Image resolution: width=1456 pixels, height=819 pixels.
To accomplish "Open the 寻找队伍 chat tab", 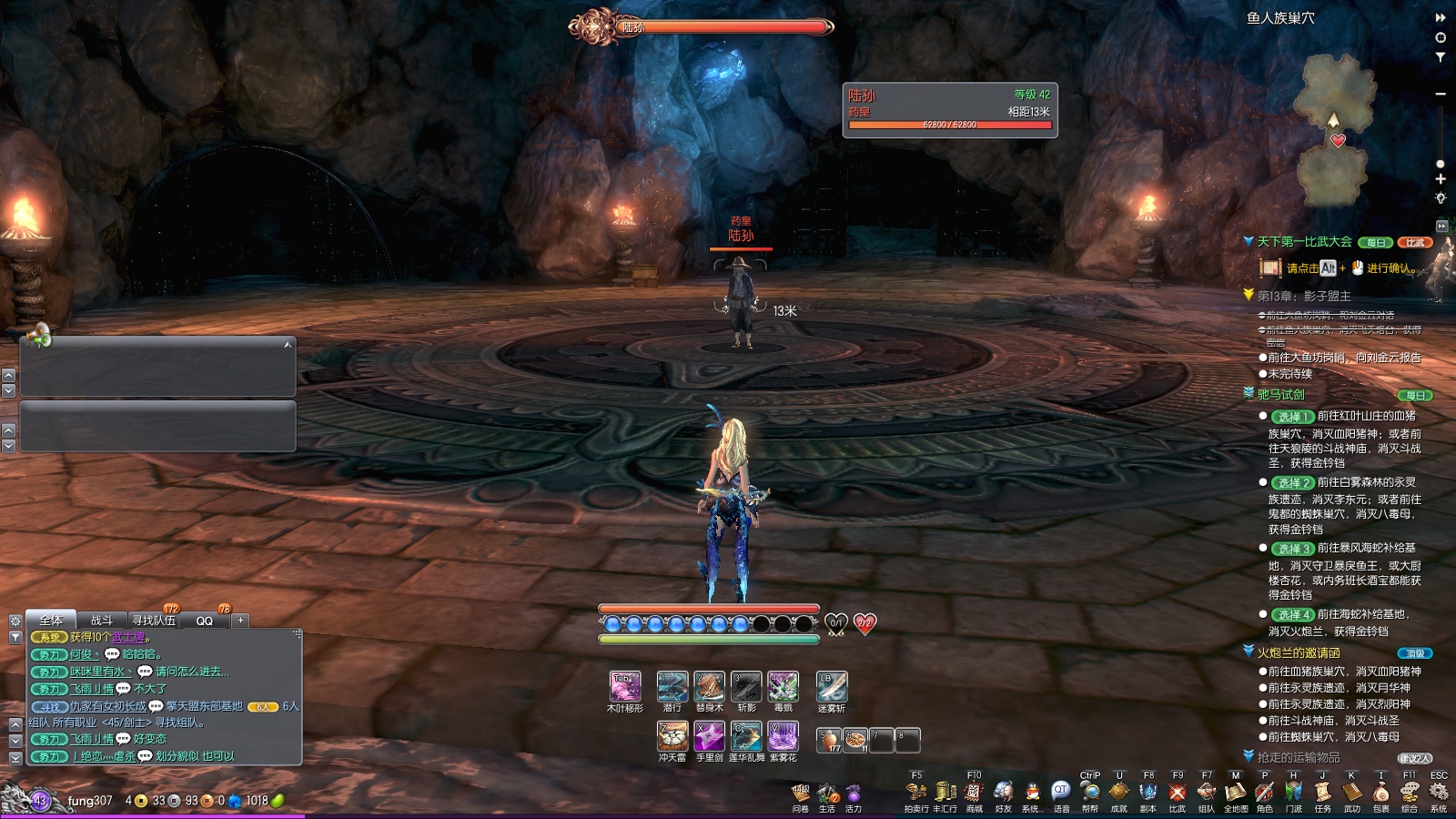I will coord(154,621).
